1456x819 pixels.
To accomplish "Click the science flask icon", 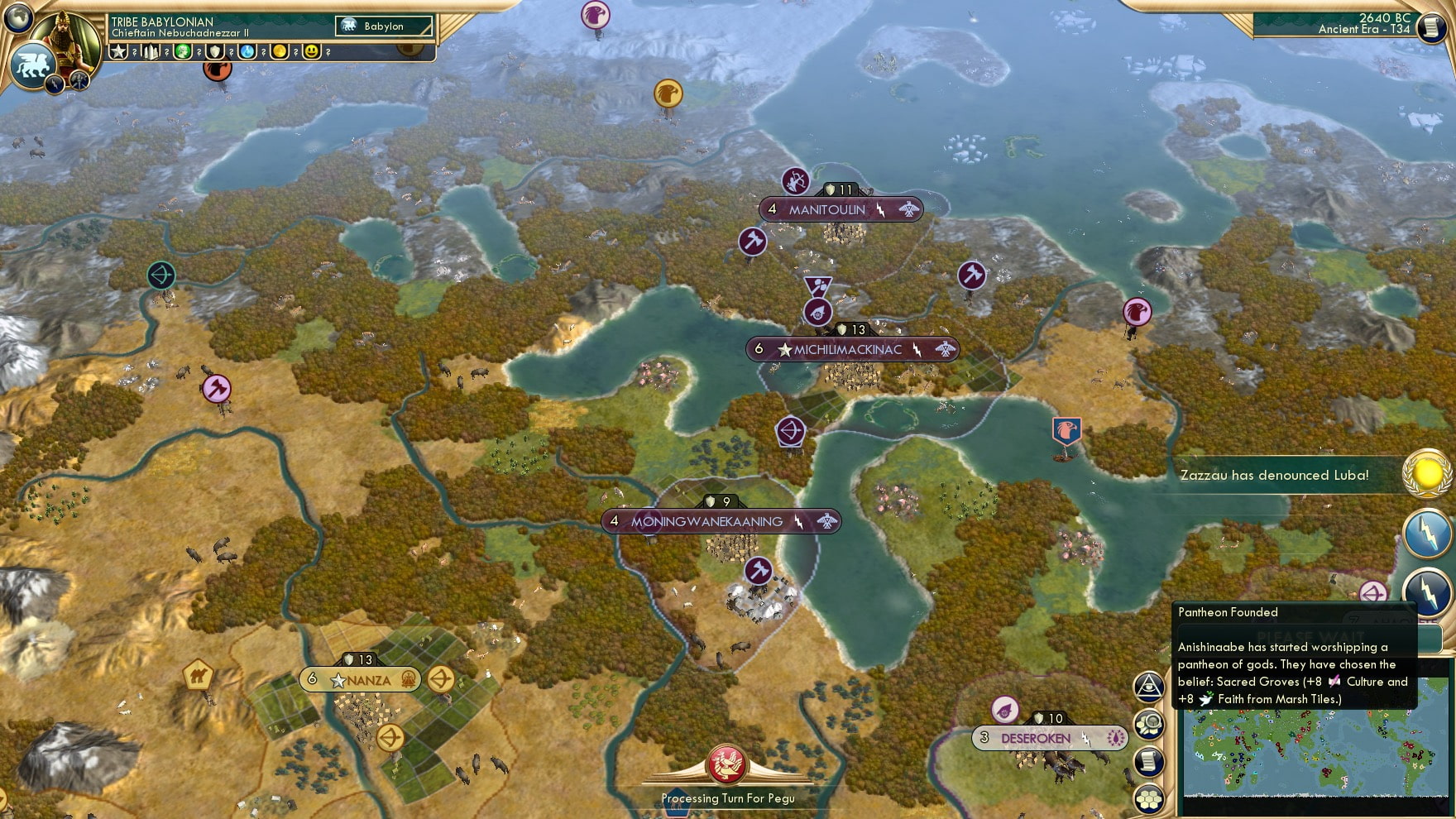I will coord(248,52).
